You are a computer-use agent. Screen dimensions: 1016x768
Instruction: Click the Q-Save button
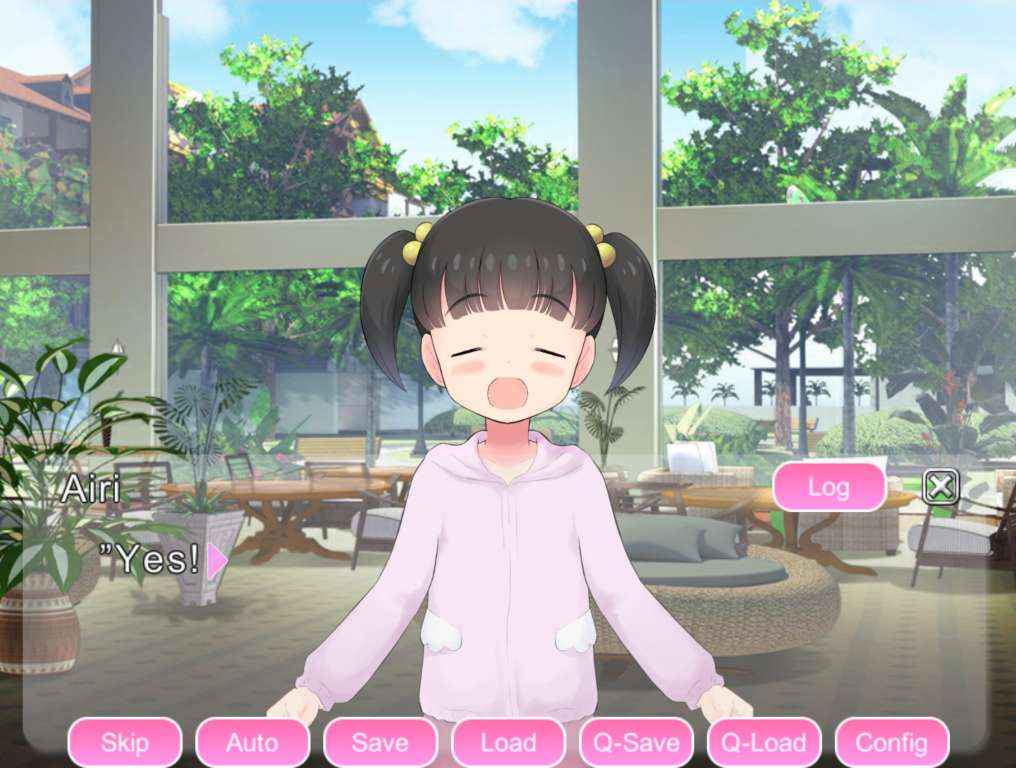(x=636, y=743)
